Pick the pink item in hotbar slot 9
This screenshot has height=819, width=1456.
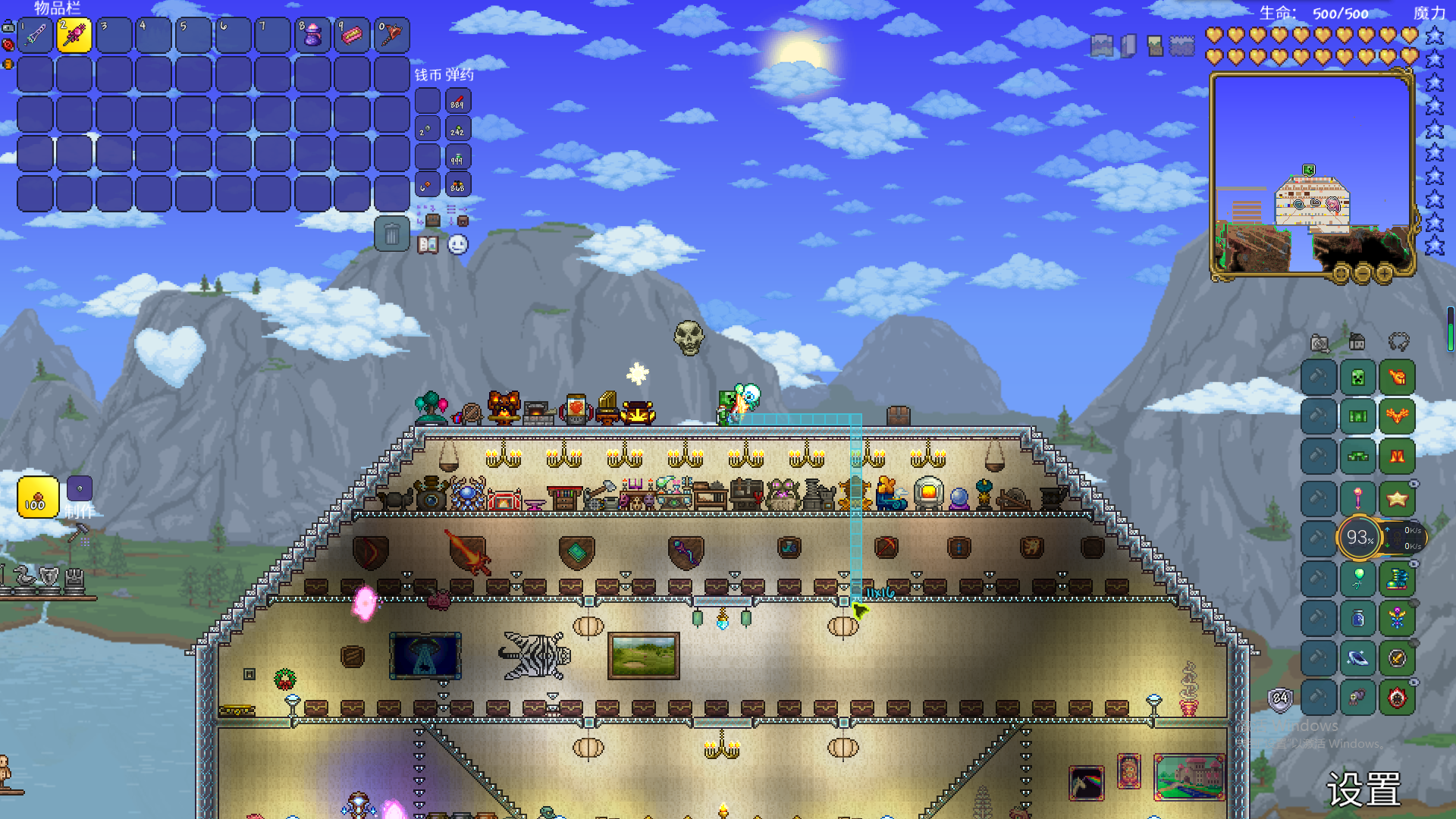[352, 35]
